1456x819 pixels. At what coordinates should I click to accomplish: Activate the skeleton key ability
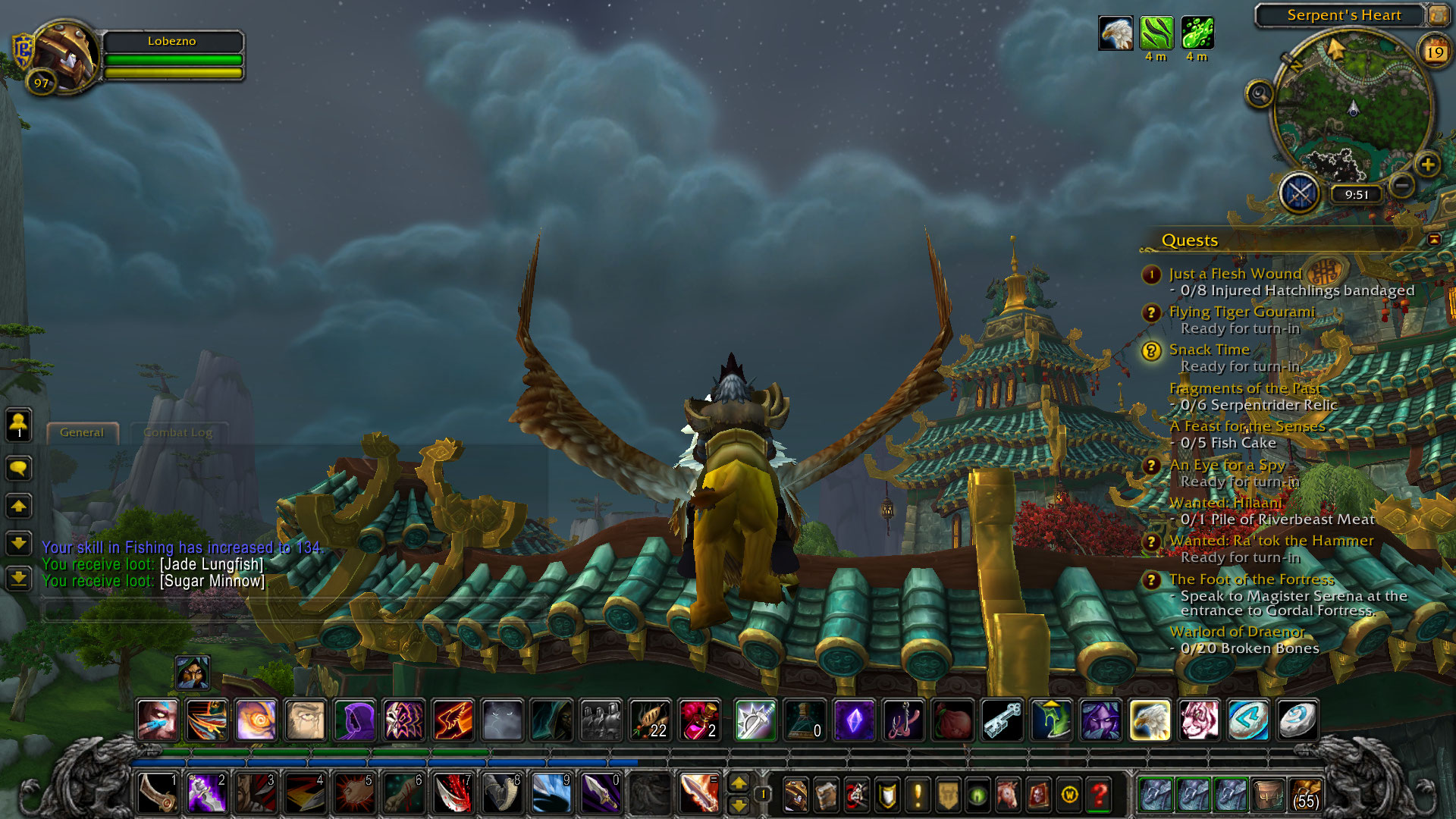pos(1003,720)
